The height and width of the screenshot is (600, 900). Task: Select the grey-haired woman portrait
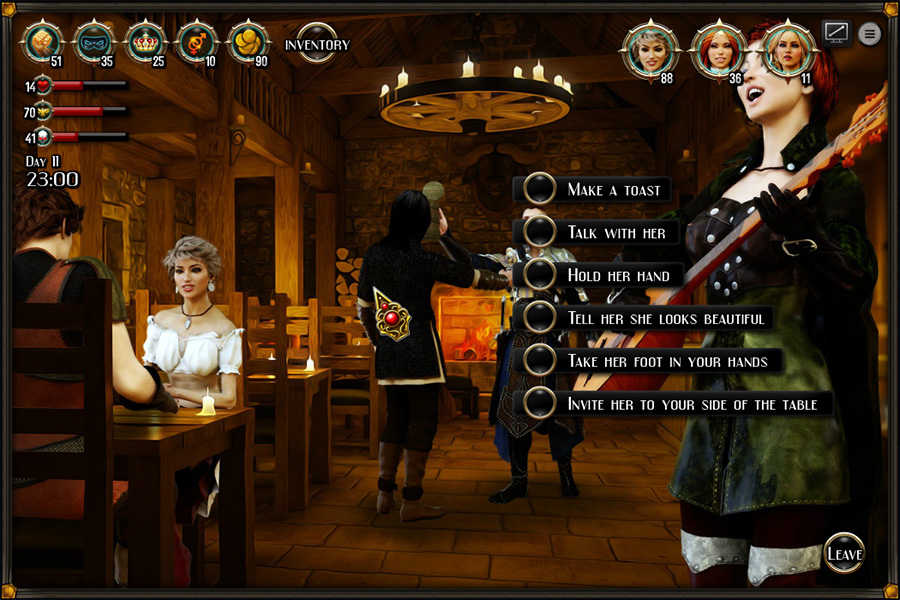tap(651, 49)
